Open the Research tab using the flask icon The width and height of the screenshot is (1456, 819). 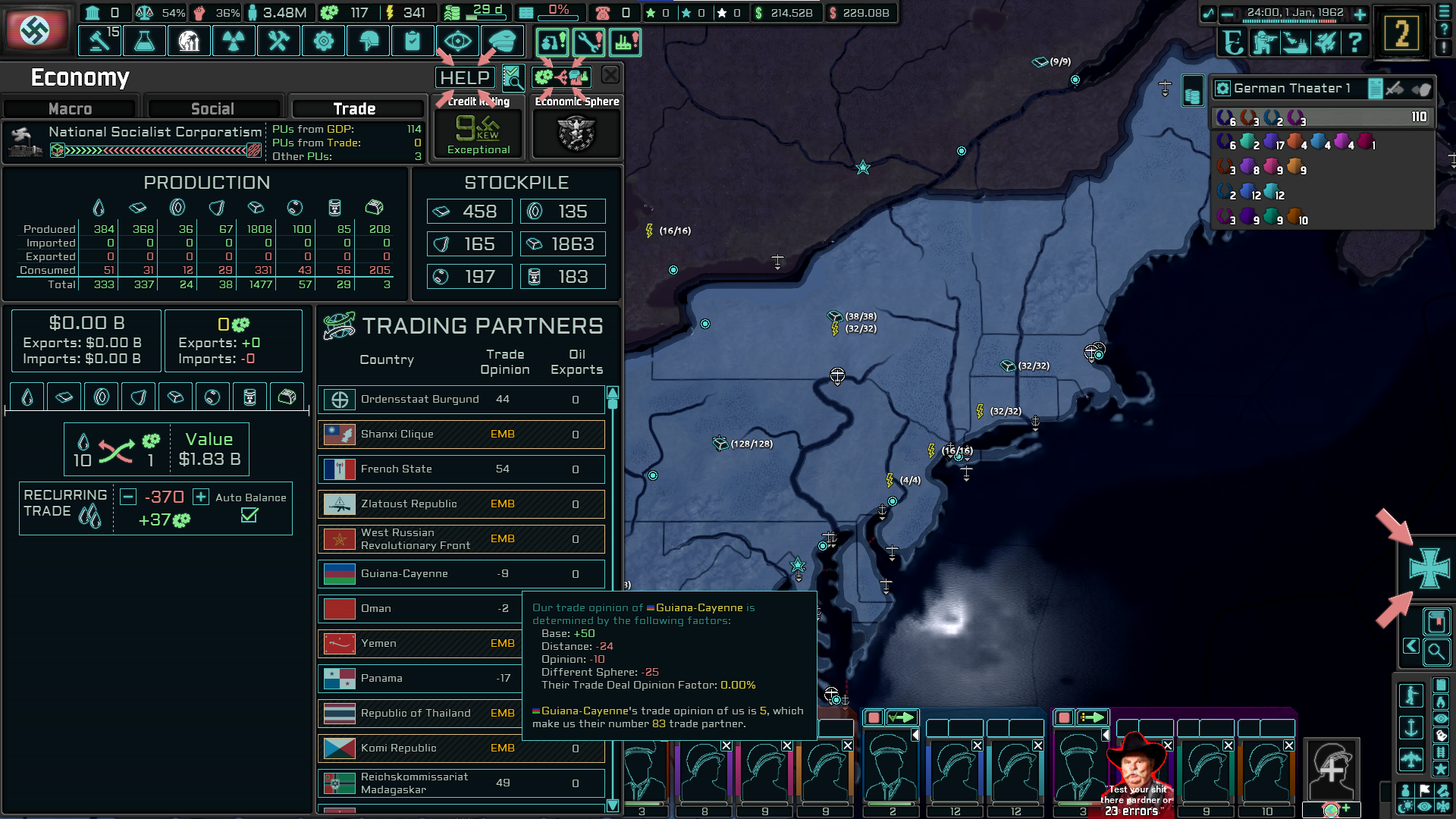(144, 40)
